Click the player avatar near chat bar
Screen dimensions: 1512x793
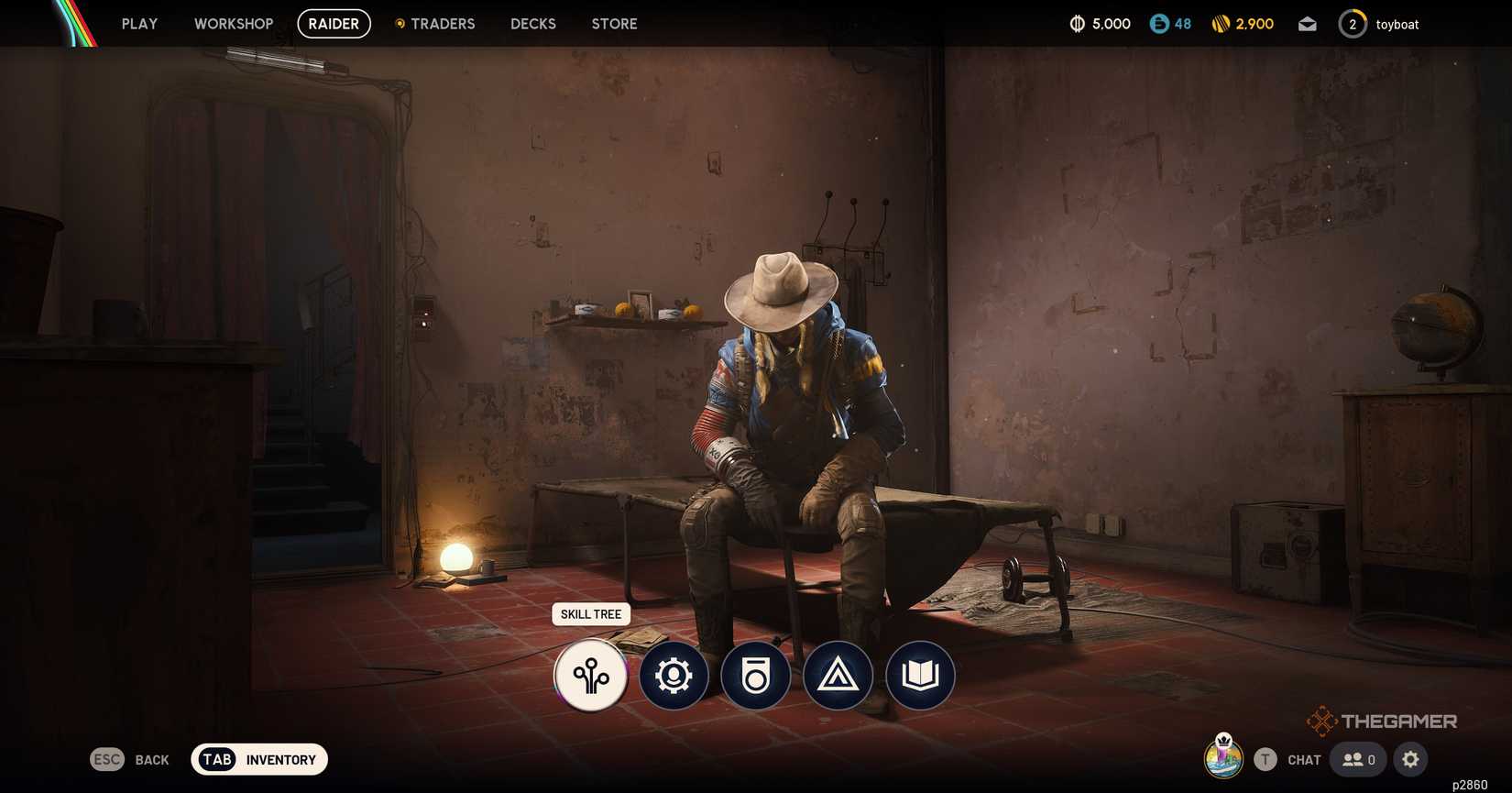point(1222,759)
